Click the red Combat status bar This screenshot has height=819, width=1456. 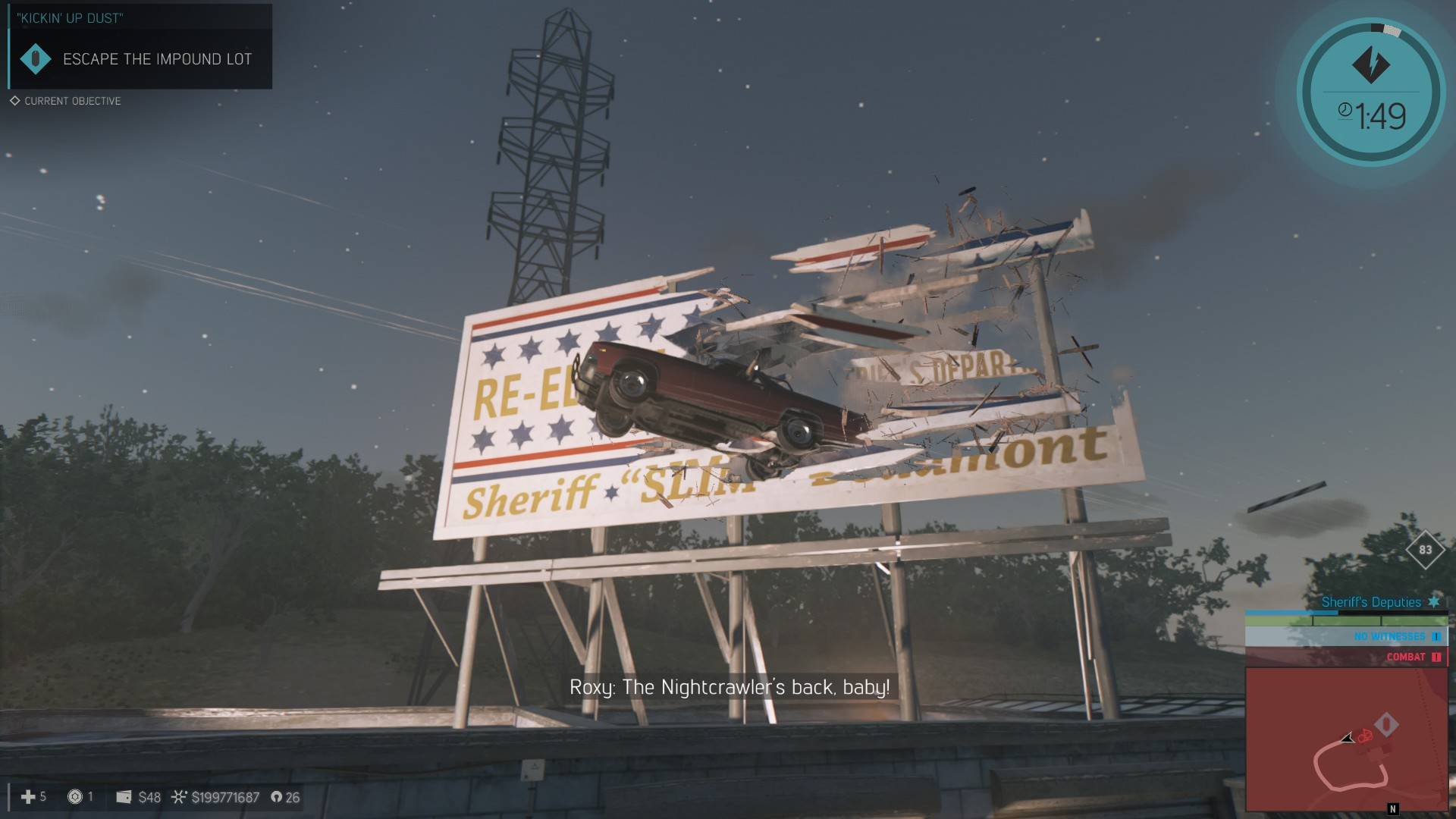tap(1346, 657)
